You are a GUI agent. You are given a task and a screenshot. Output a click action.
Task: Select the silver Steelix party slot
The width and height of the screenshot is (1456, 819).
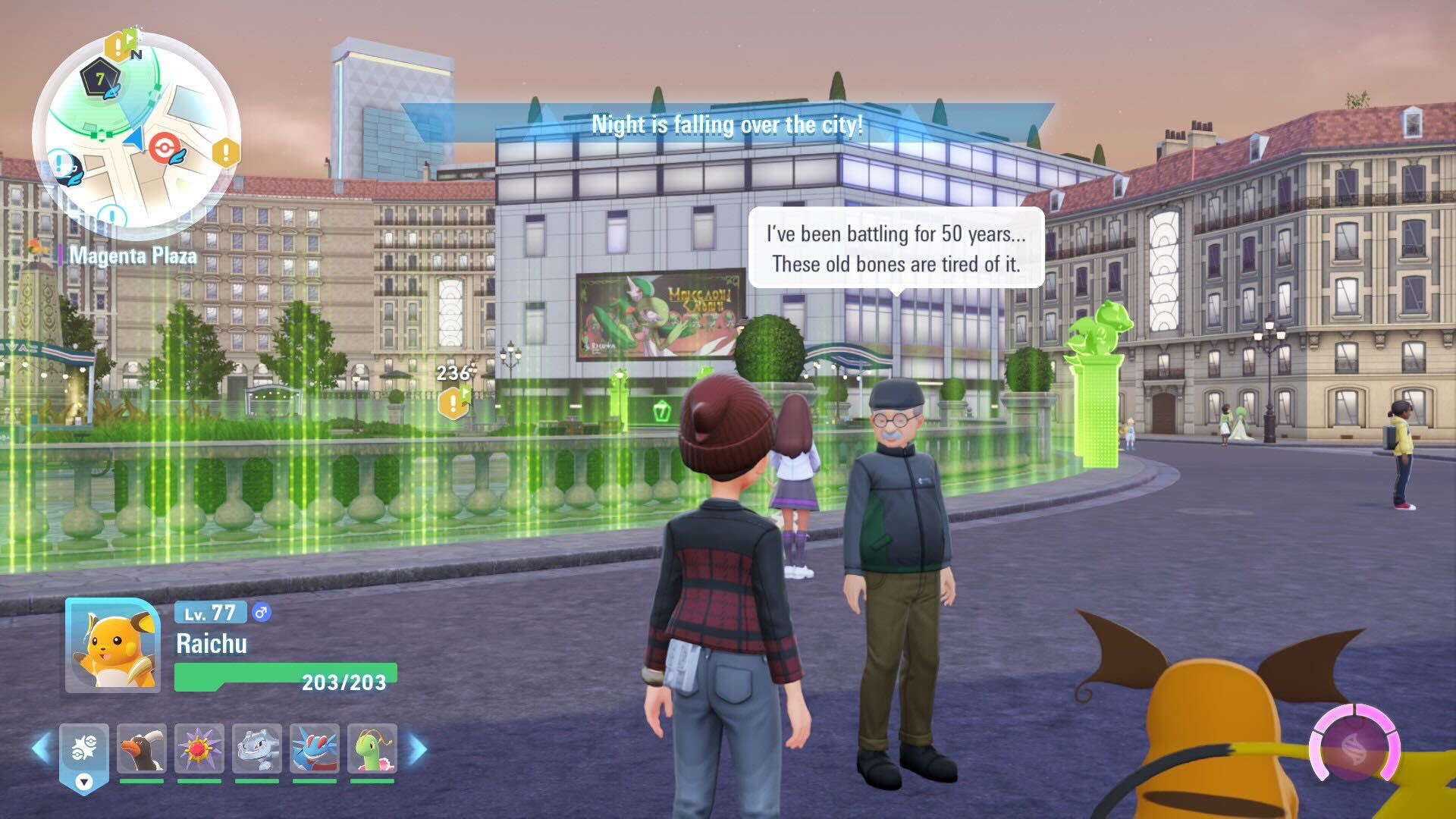(257, 748)
